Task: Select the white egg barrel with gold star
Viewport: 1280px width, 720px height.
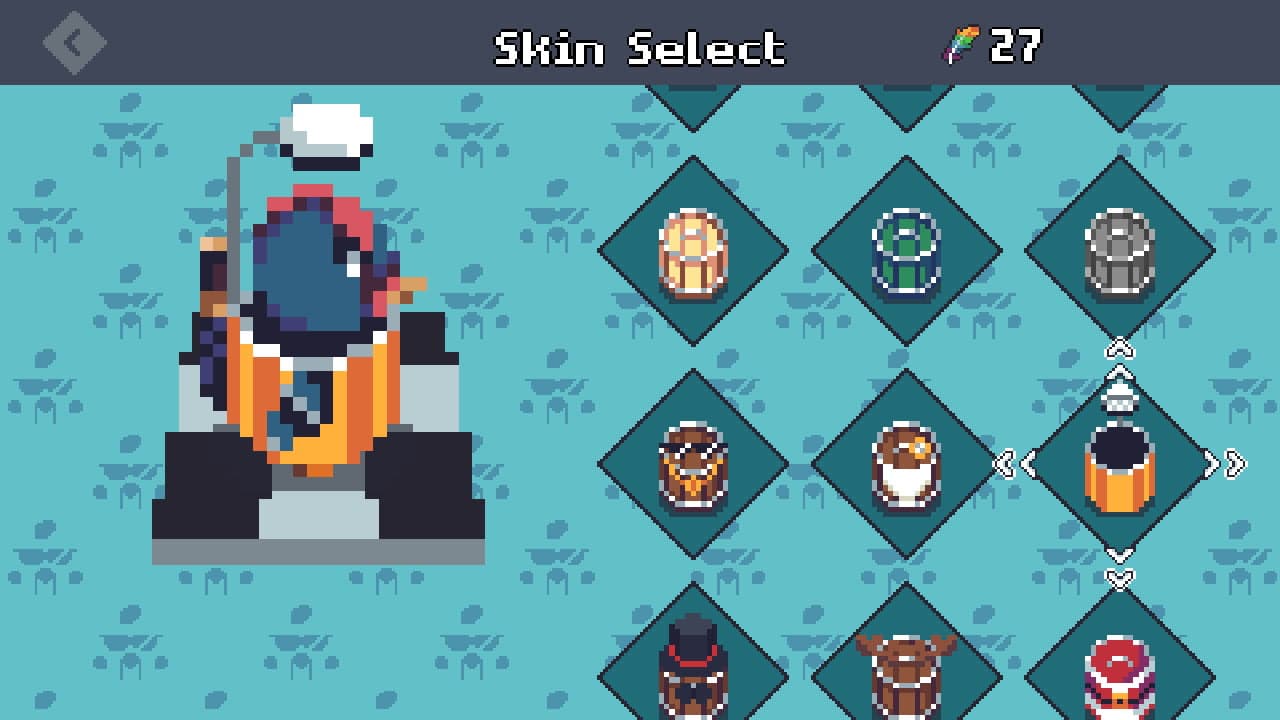Action: click(905, 463)
